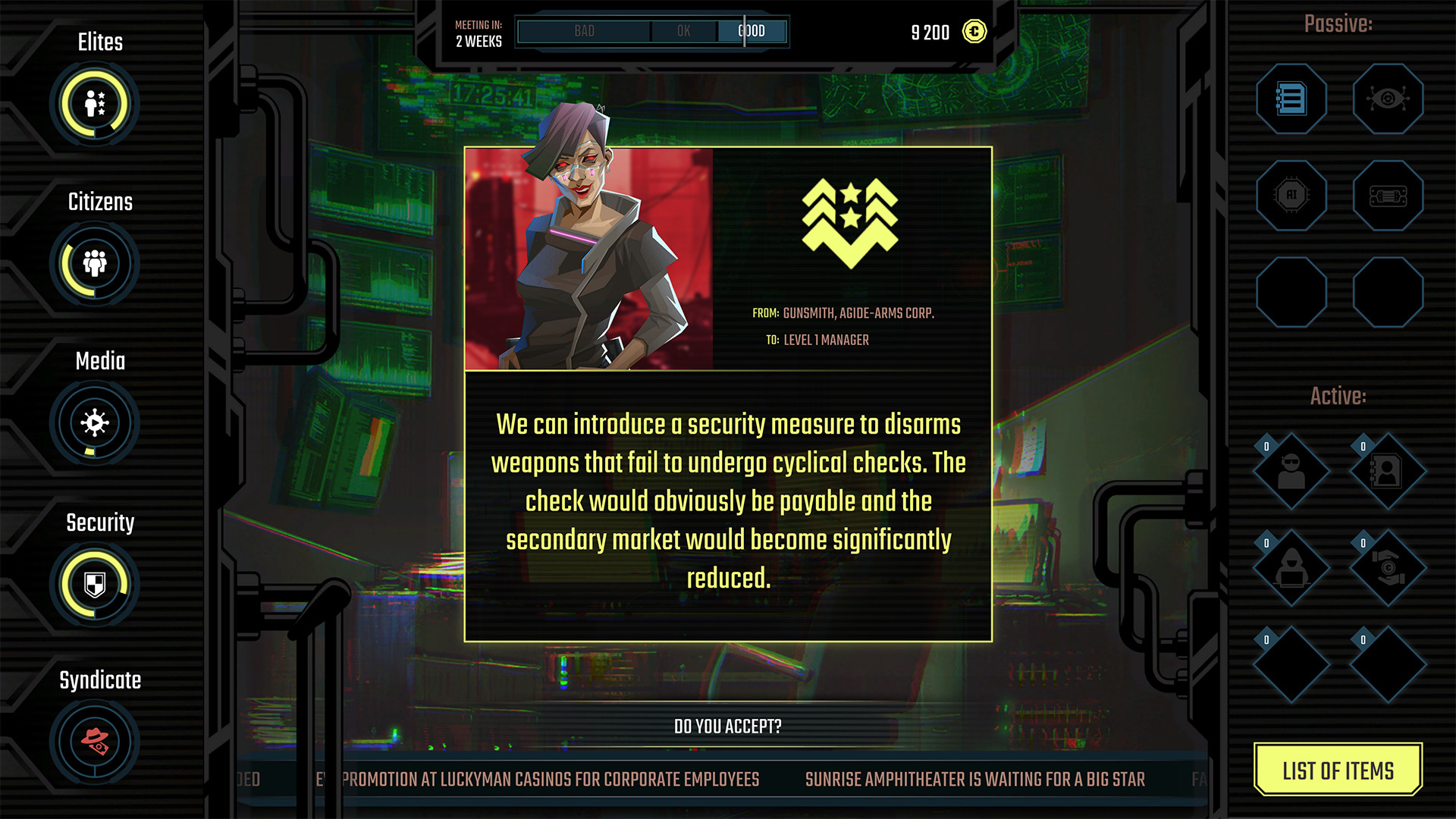Screen dimensions: 1456x819
Task: Select the Elites faction icon
Action: pos(94,105)
